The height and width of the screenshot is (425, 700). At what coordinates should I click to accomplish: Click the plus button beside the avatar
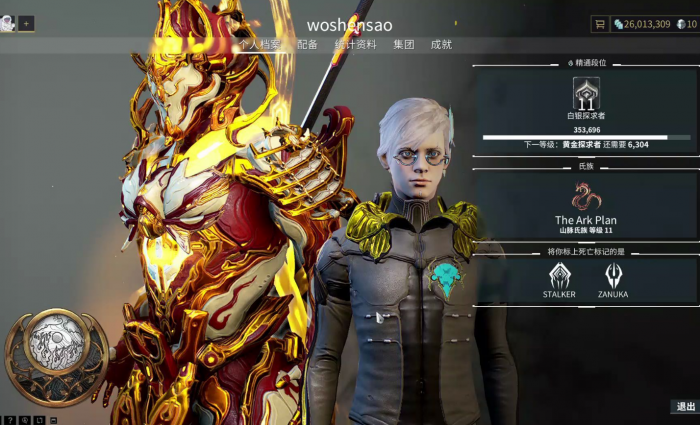(x=26, y=24)
